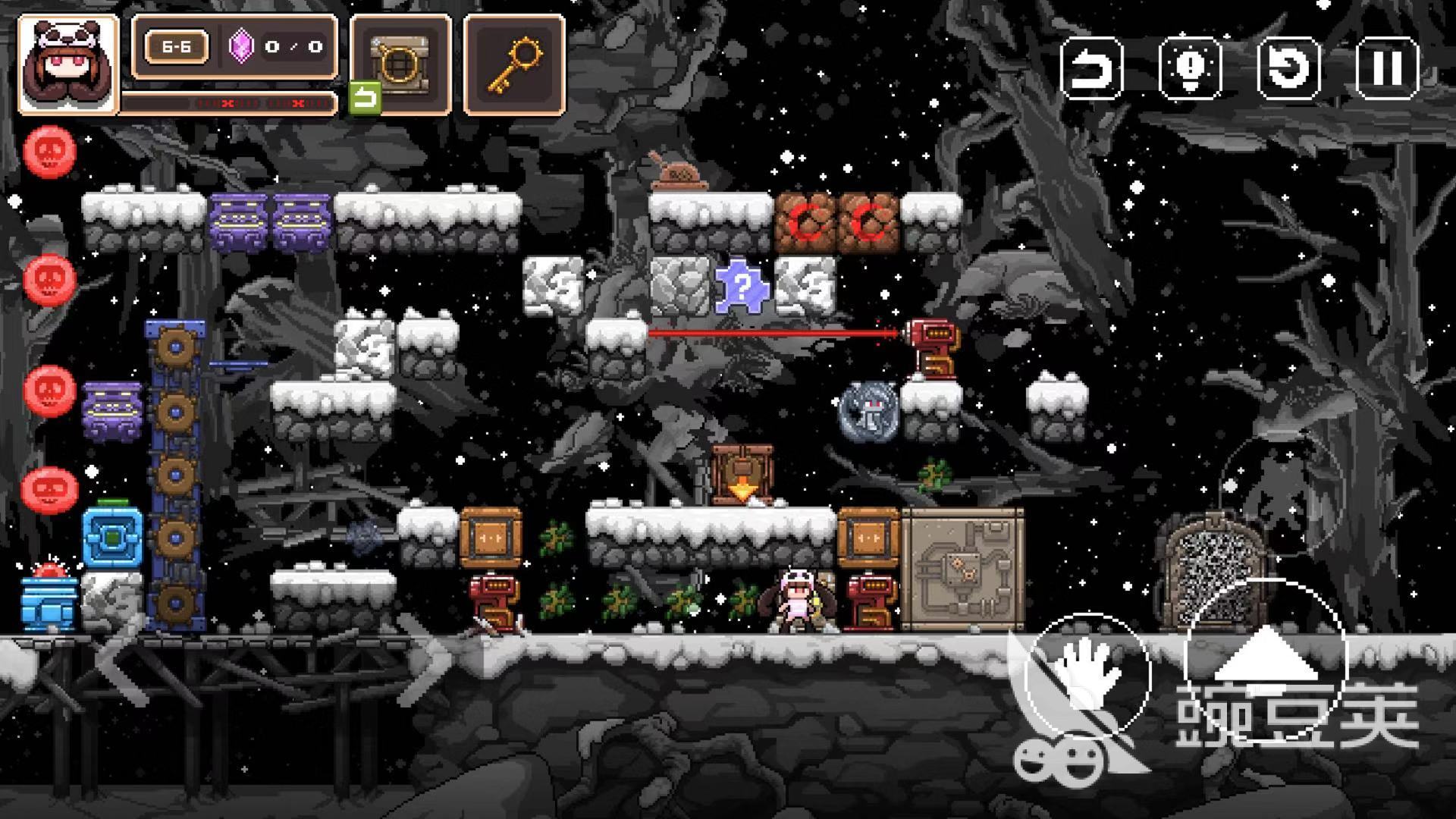The height and width of the screenshot is (819, 1456).
Task: Move right with the right chevron control
Action: tap(425, 658)
